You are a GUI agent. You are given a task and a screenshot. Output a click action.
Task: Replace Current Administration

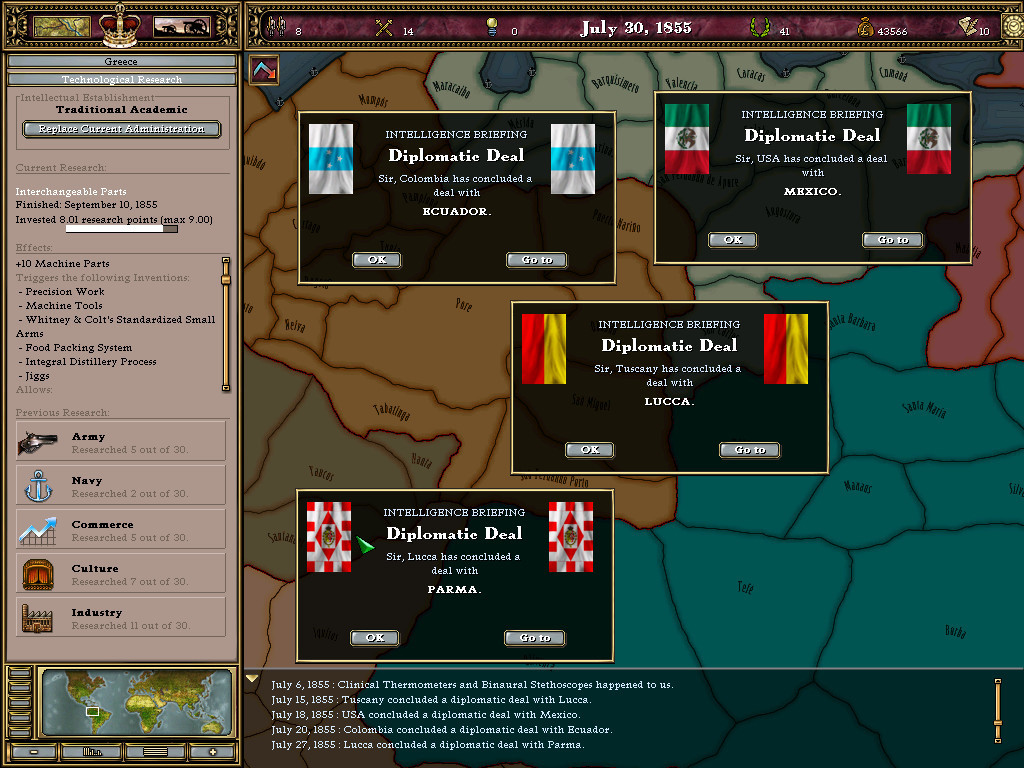pos(121,129)
